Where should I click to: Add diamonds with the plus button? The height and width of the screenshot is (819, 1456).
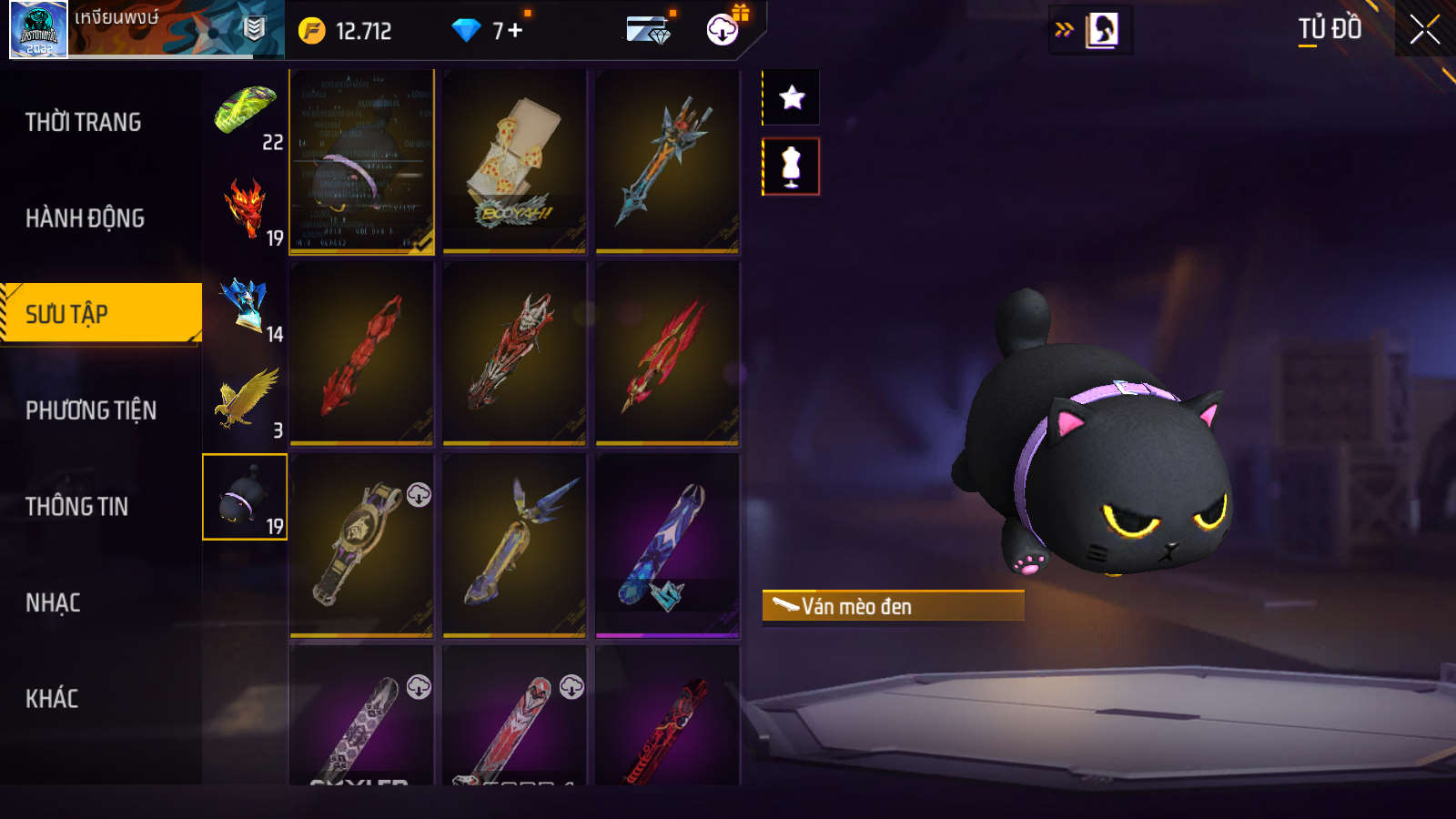coord(515,31)
